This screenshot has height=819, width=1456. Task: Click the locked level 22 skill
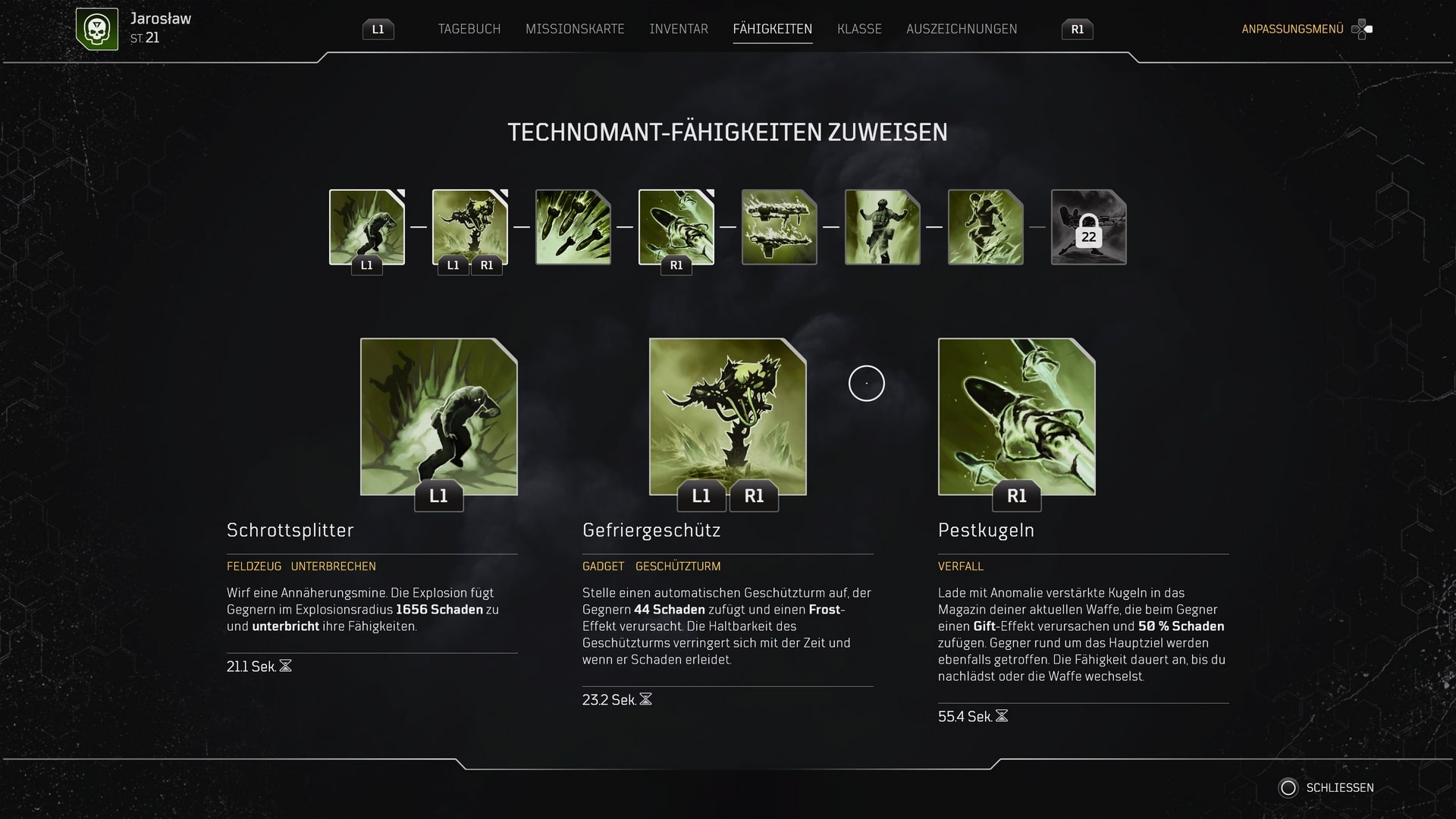click(x=1089, y=227)
